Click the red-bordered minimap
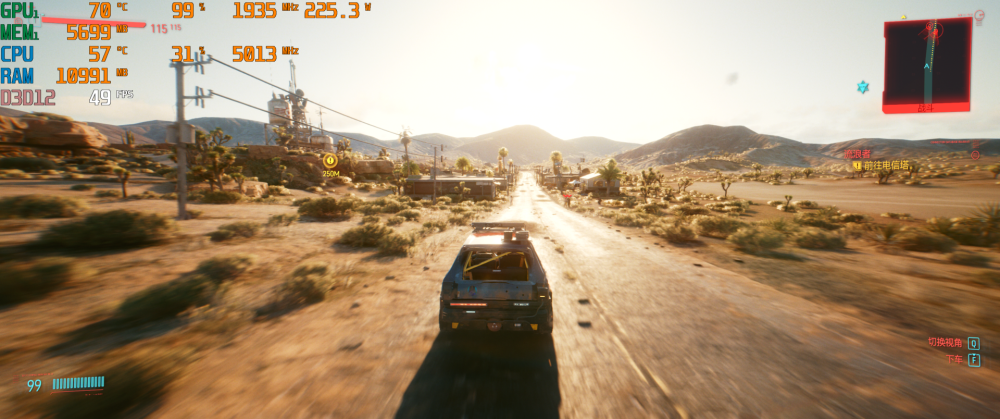 point(927,63)
